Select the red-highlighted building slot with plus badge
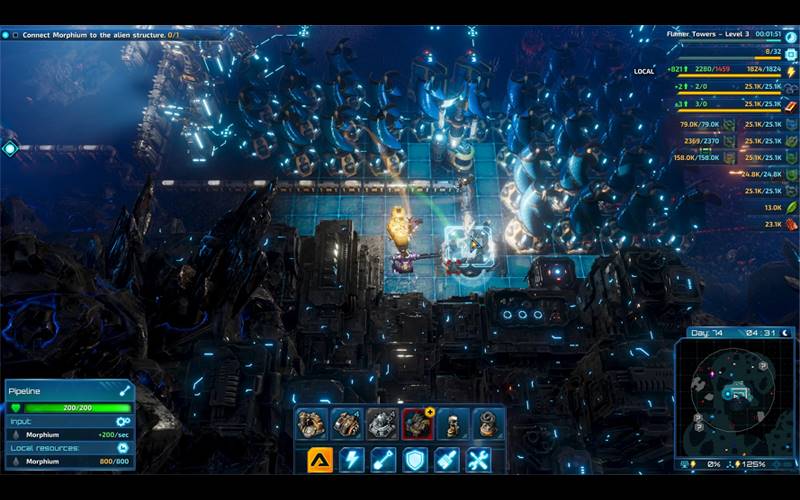This screenshot has height=500, width=800. [x=416, y=424]
